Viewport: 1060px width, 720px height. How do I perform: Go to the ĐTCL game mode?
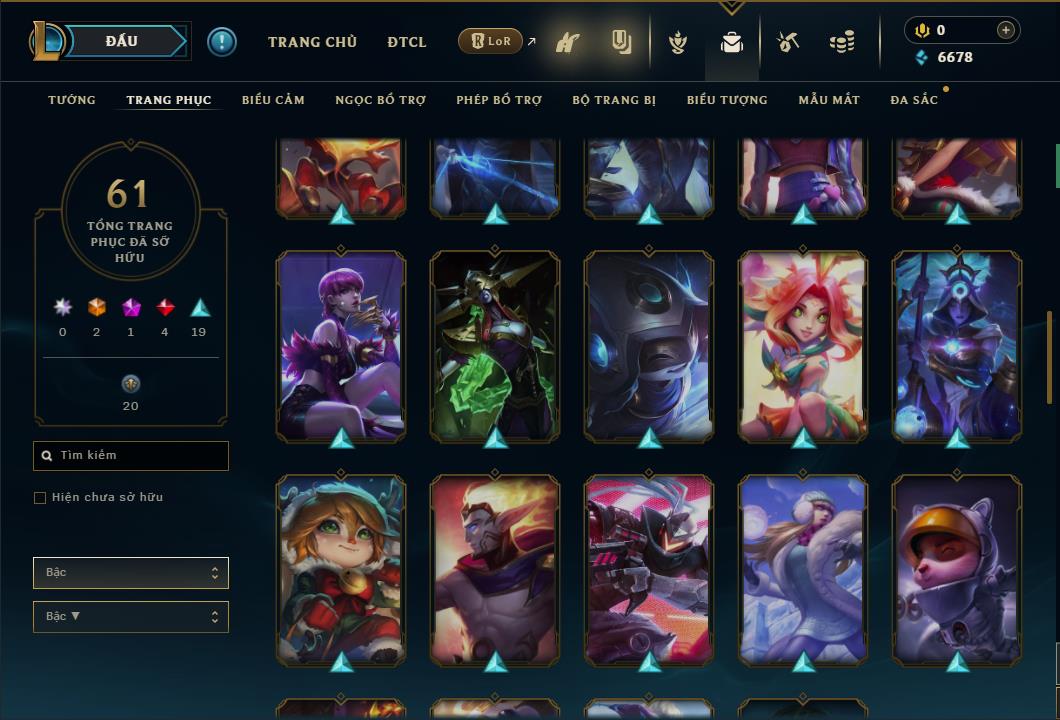click(x=407, y=42)
